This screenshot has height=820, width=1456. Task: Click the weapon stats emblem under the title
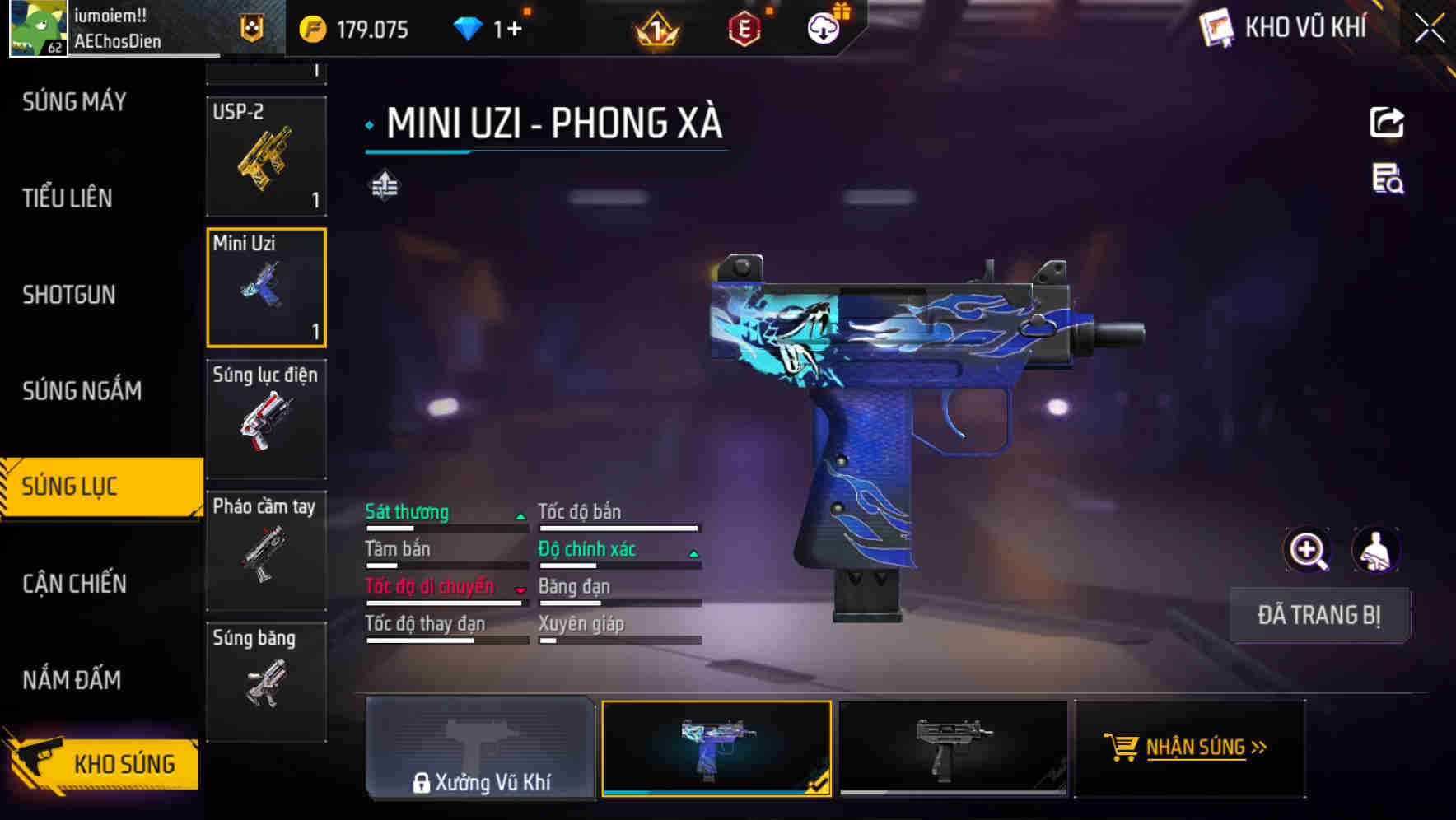point(385,186)
